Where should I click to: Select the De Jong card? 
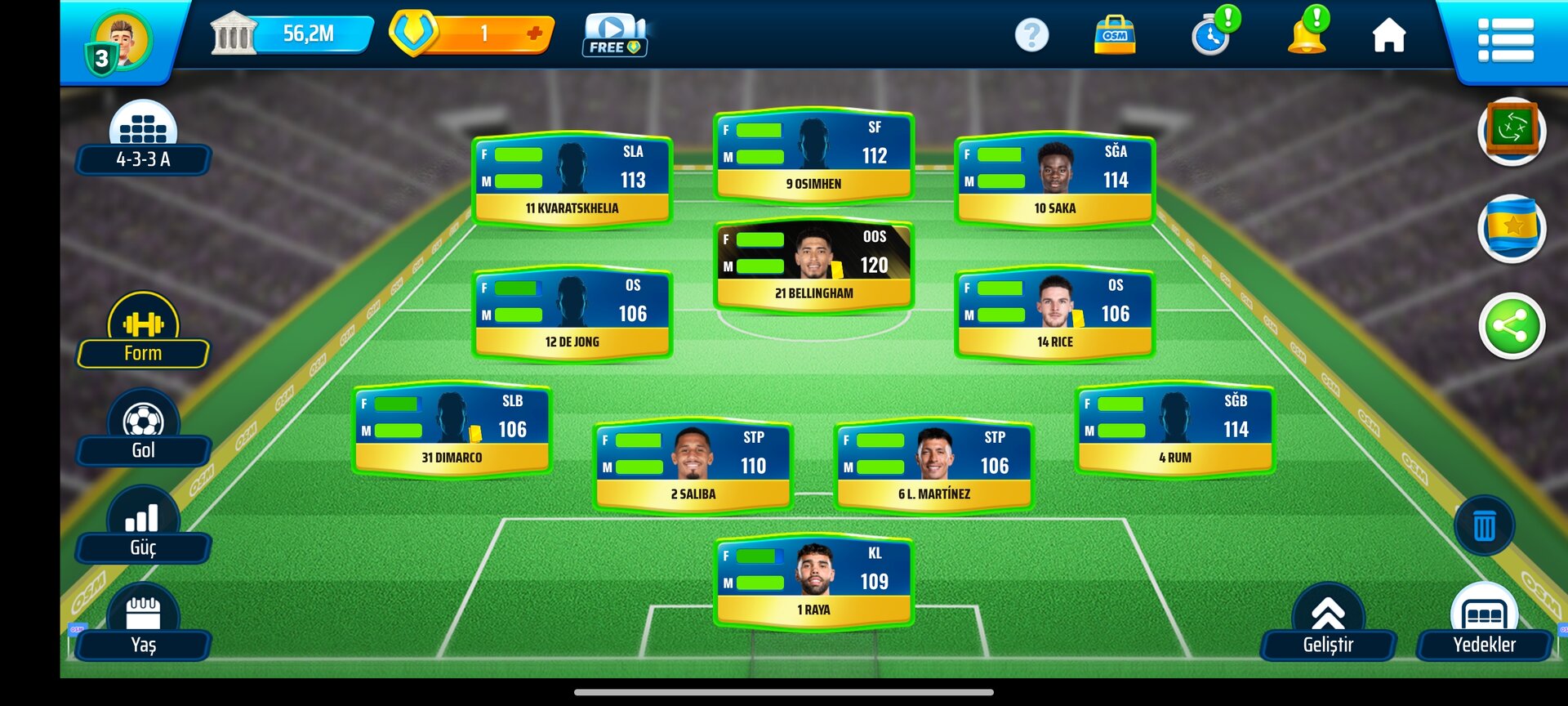(572, 315)
